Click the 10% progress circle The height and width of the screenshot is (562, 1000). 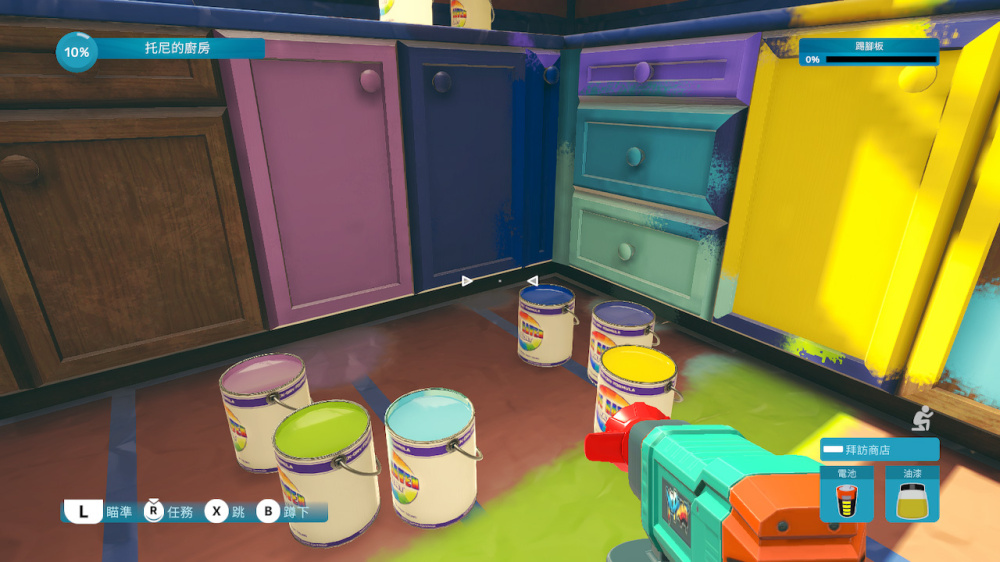pyautogui.click(x=76, y=51)
